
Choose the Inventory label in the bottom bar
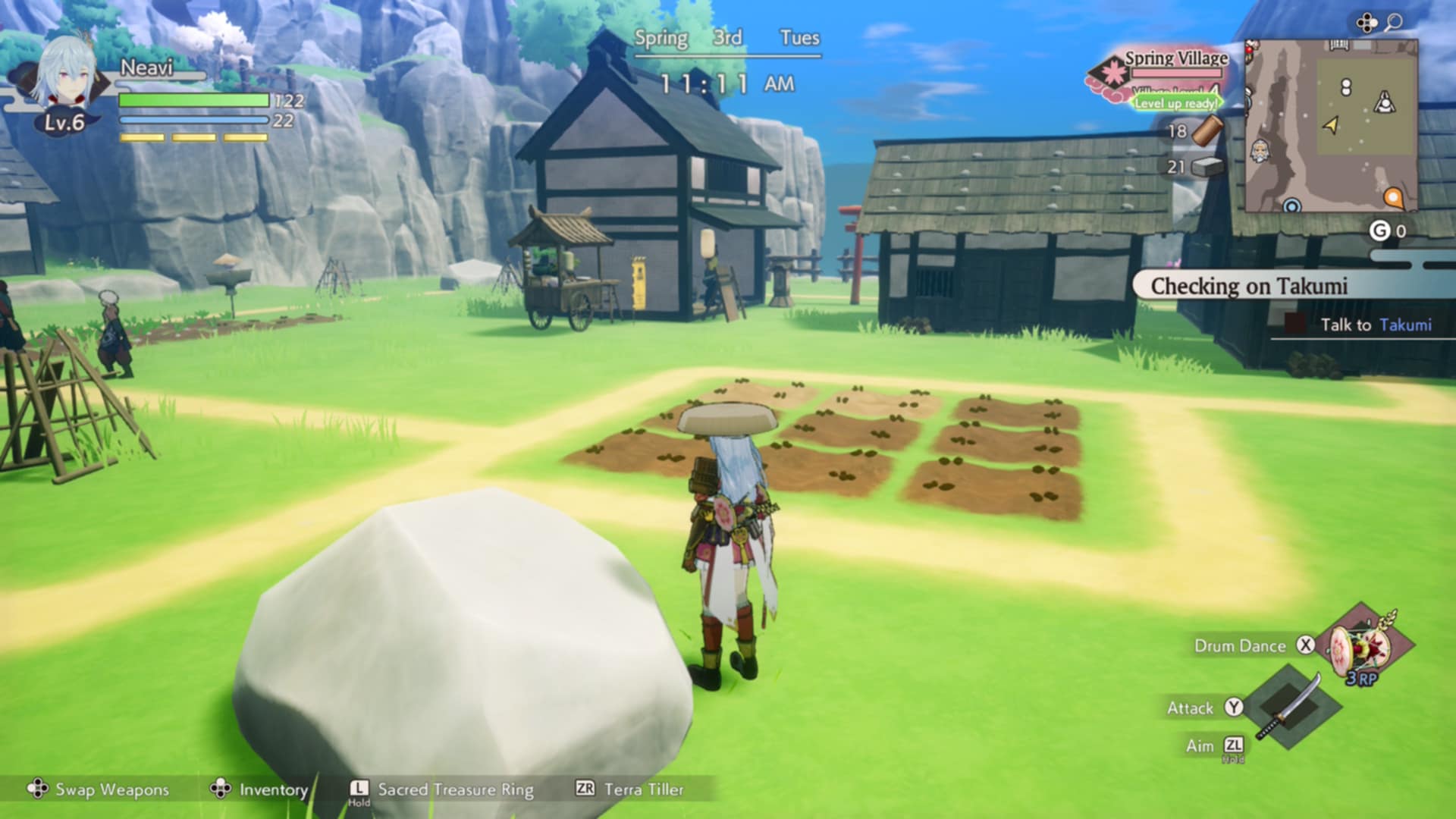273,789
